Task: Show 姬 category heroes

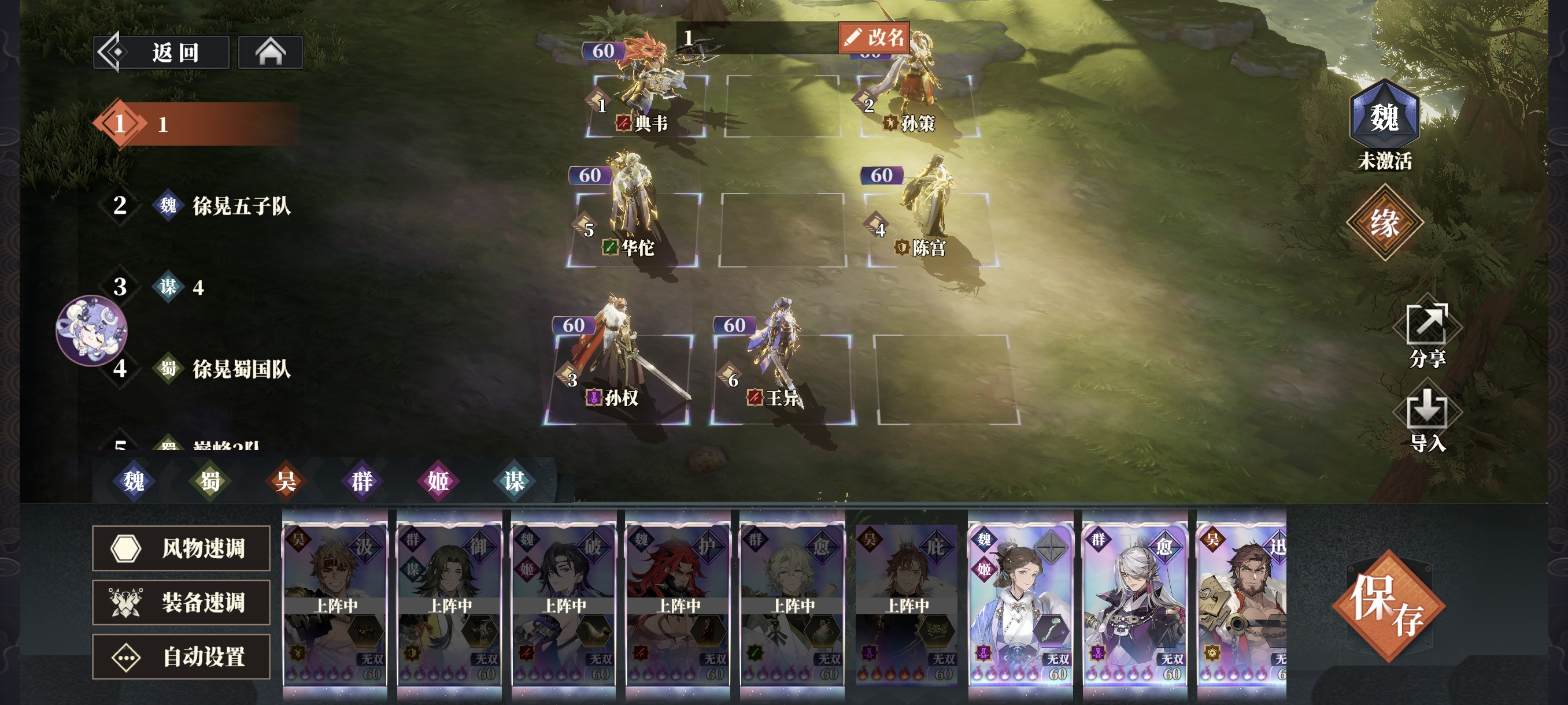Action: click(438, 481)
